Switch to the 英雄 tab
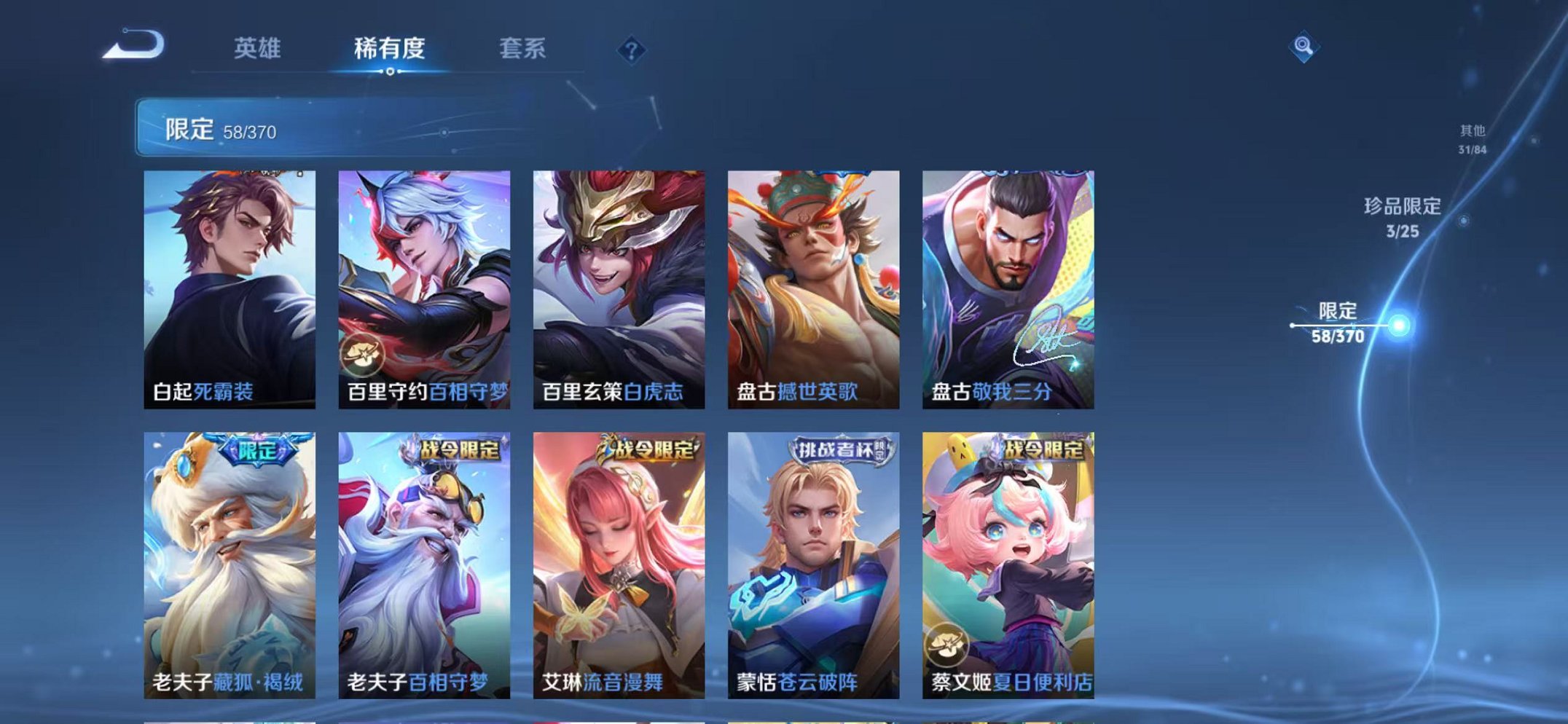The width and height of the screenshot is (1568, 724). coord(259,50)
